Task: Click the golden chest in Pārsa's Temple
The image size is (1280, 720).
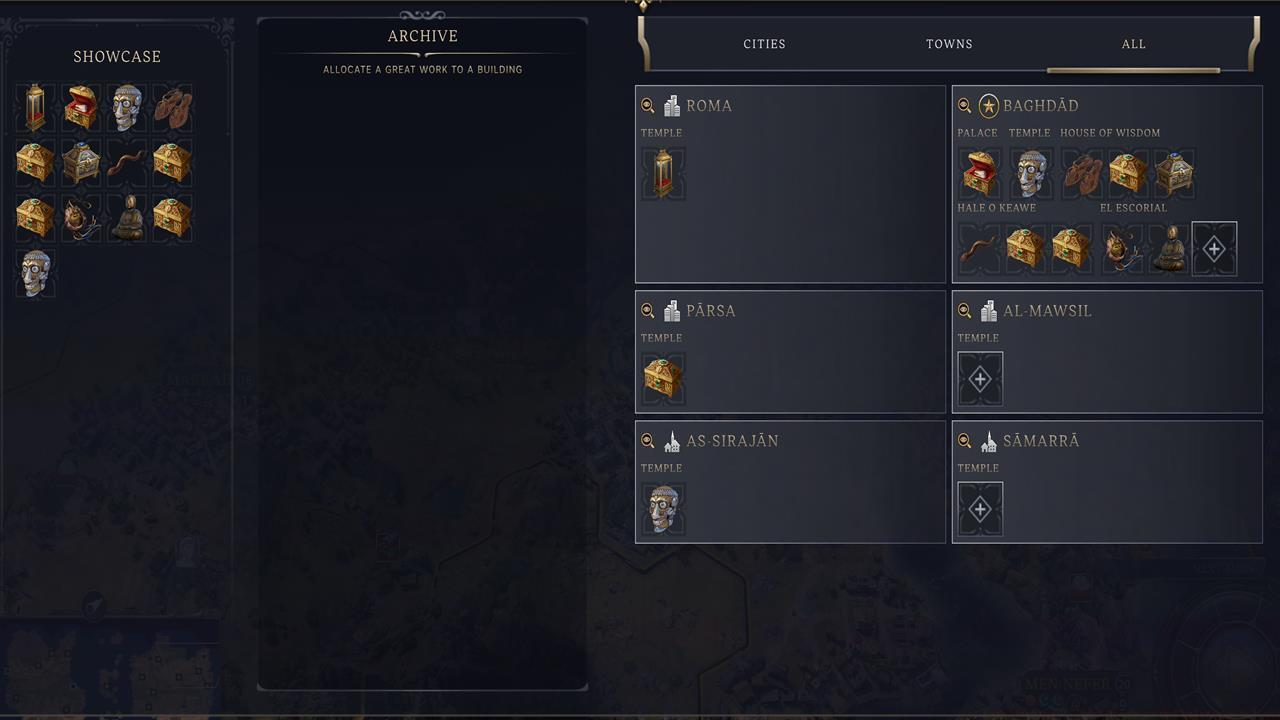Action: point(663,378)
